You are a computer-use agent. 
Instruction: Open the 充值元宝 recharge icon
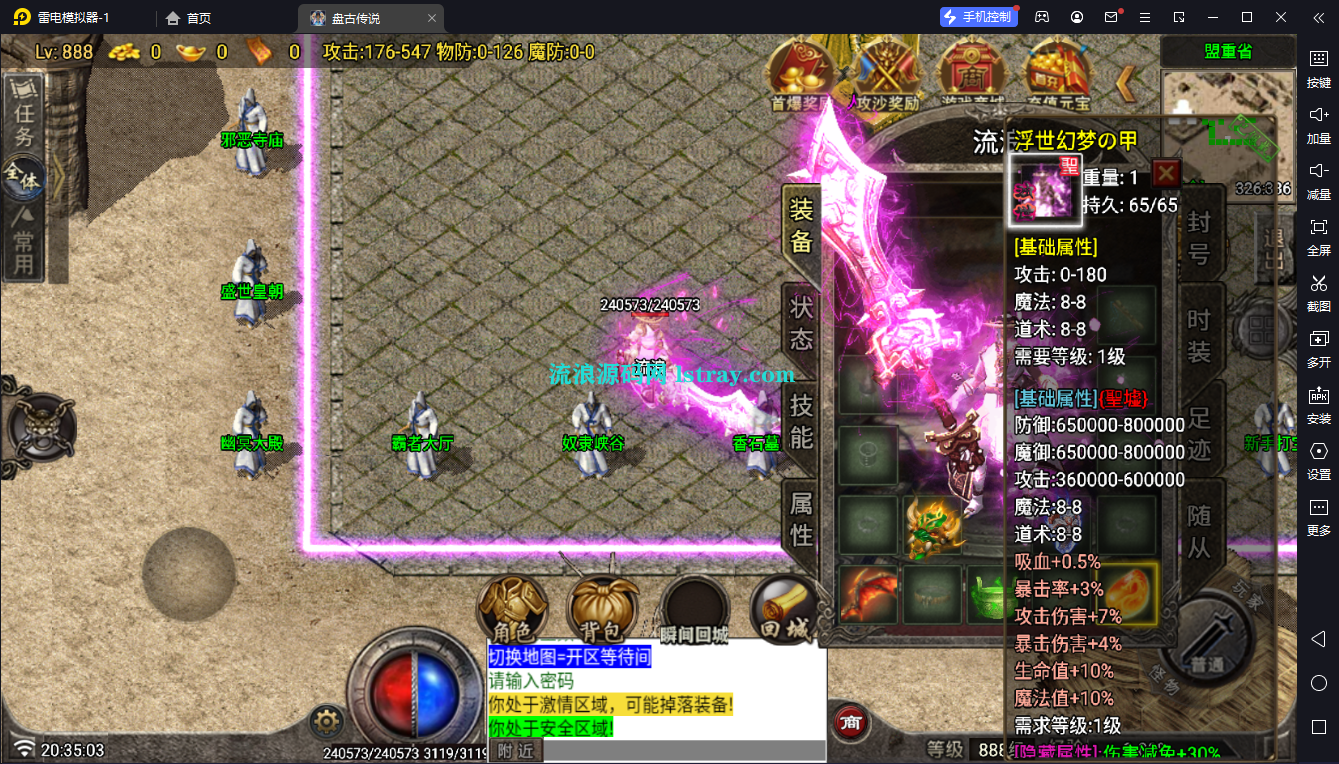pyautogui.click(x=1057, y=73)
